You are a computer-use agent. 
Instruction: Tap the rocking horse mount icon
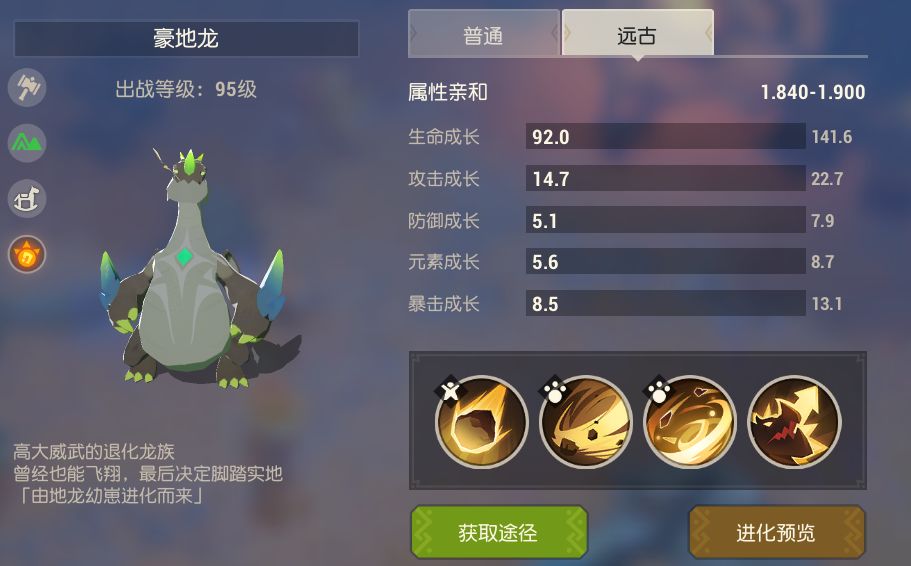27,199
